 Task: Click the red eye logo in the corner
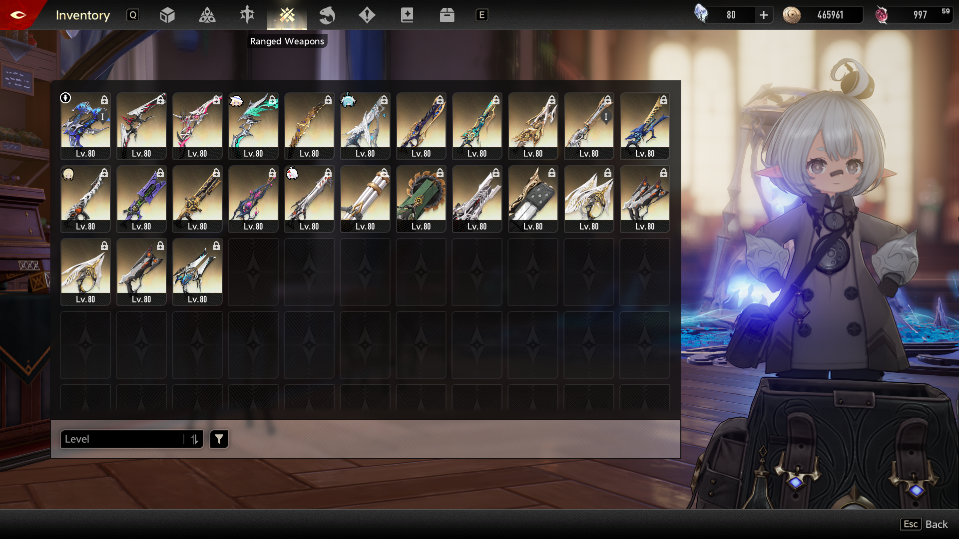(19, 15)
